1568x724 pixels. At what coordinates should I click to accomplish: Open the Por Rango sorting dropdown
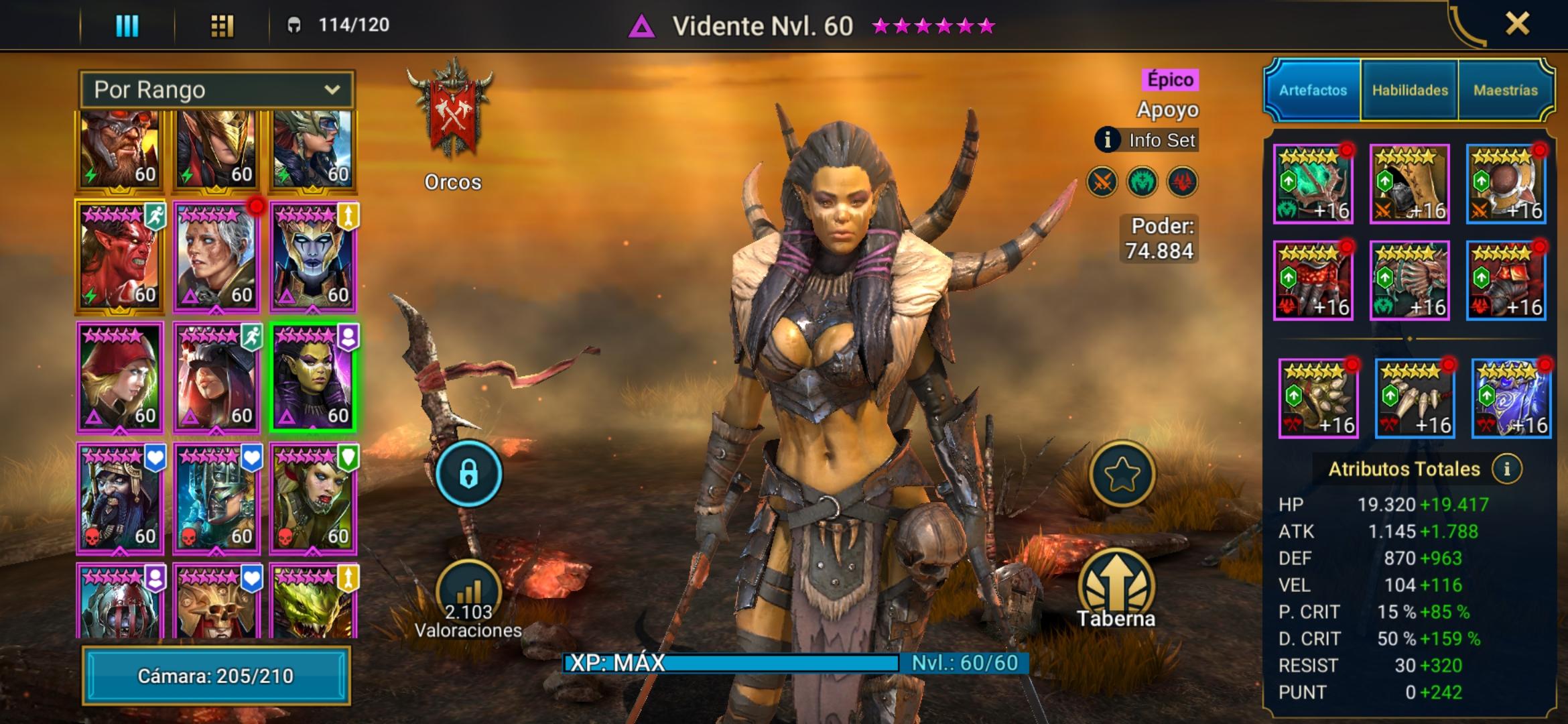pyautogui.click(x=216, y=90)
